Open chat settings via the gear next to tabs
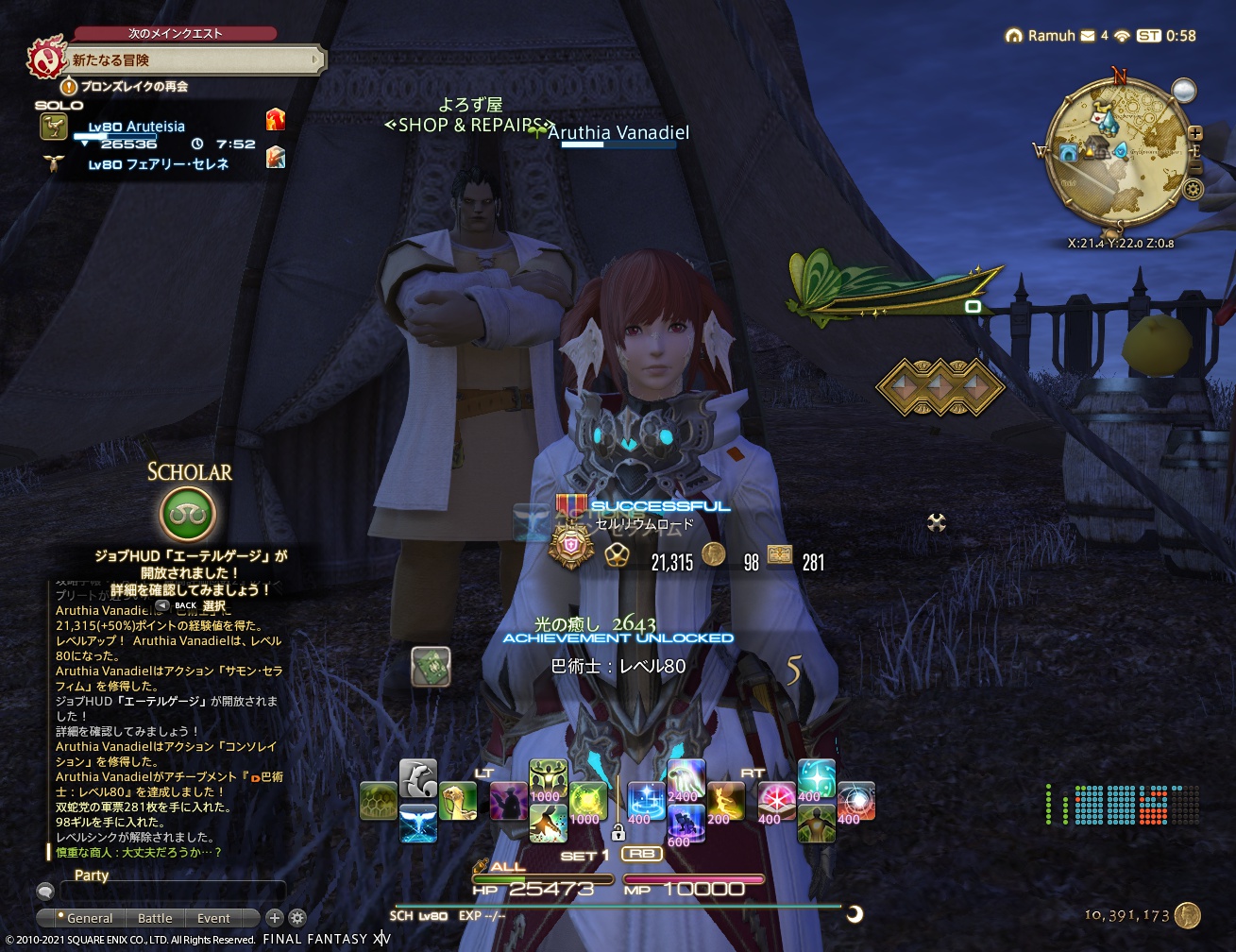The height and width of the screenshot is (952, 1236). point(296,917)
